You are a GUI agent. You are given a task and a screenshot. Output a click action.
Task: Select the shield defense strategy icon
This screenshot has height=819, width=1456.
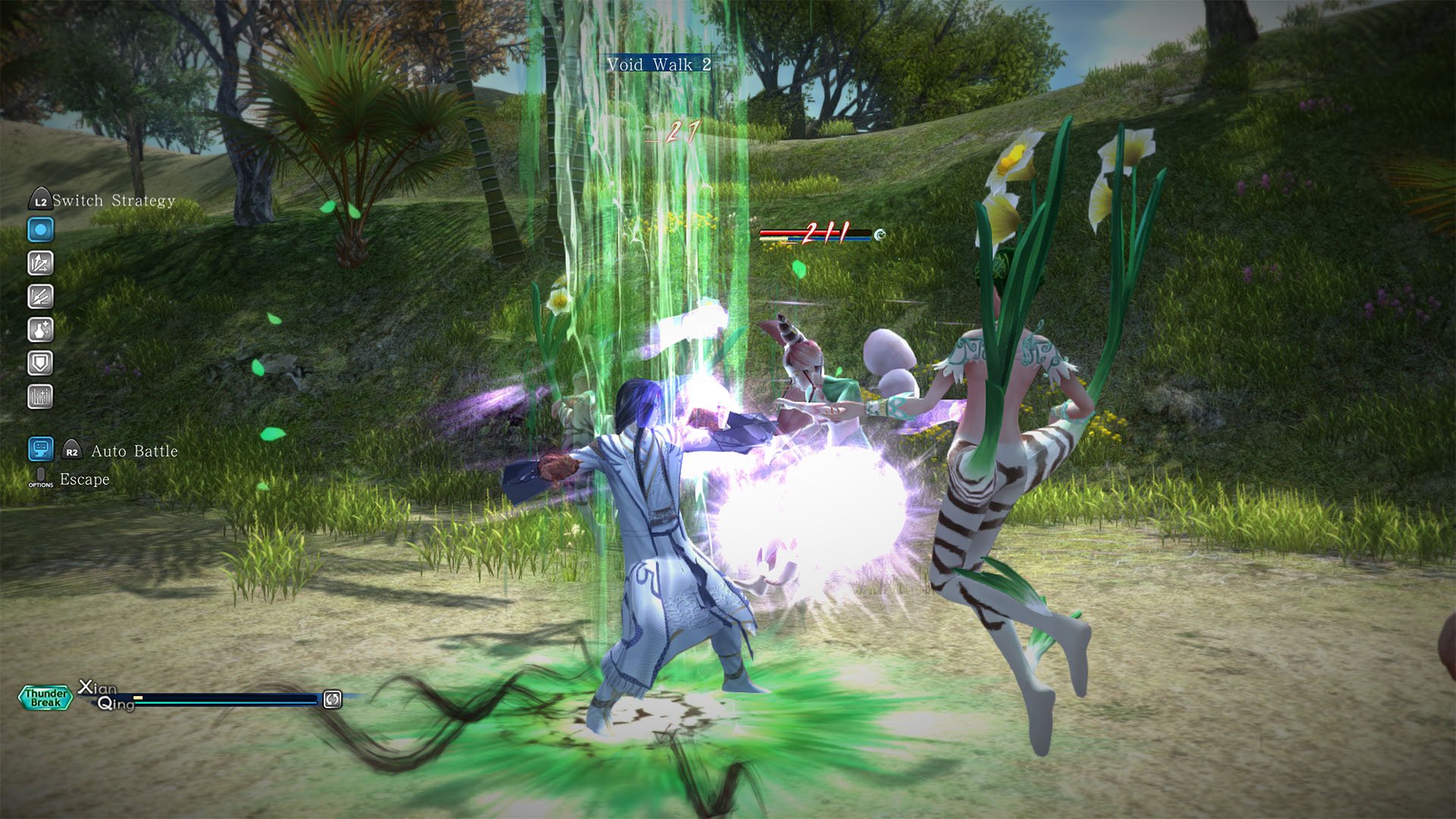(42, 362)
